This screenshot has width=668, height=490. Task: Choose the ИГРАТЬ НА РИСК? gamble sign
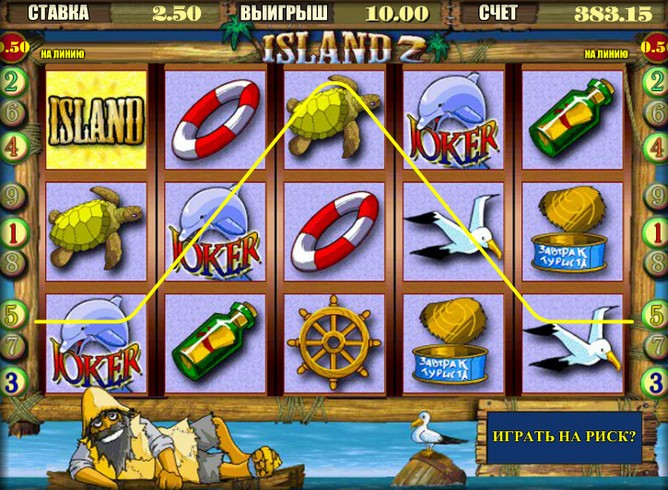coord(563,437)
